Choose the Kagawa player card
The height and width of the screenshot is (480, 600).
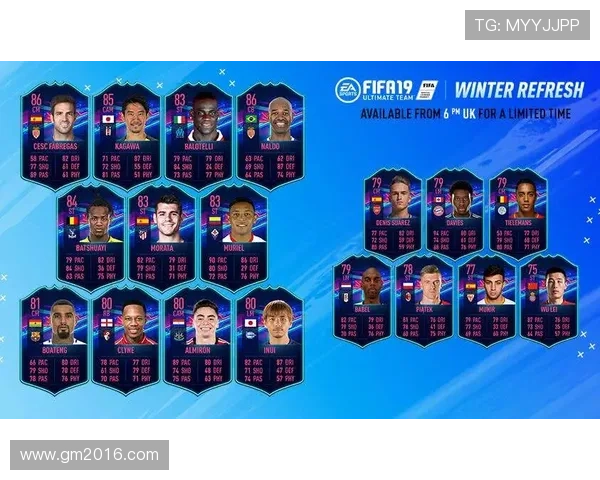[x=127, y=135]
